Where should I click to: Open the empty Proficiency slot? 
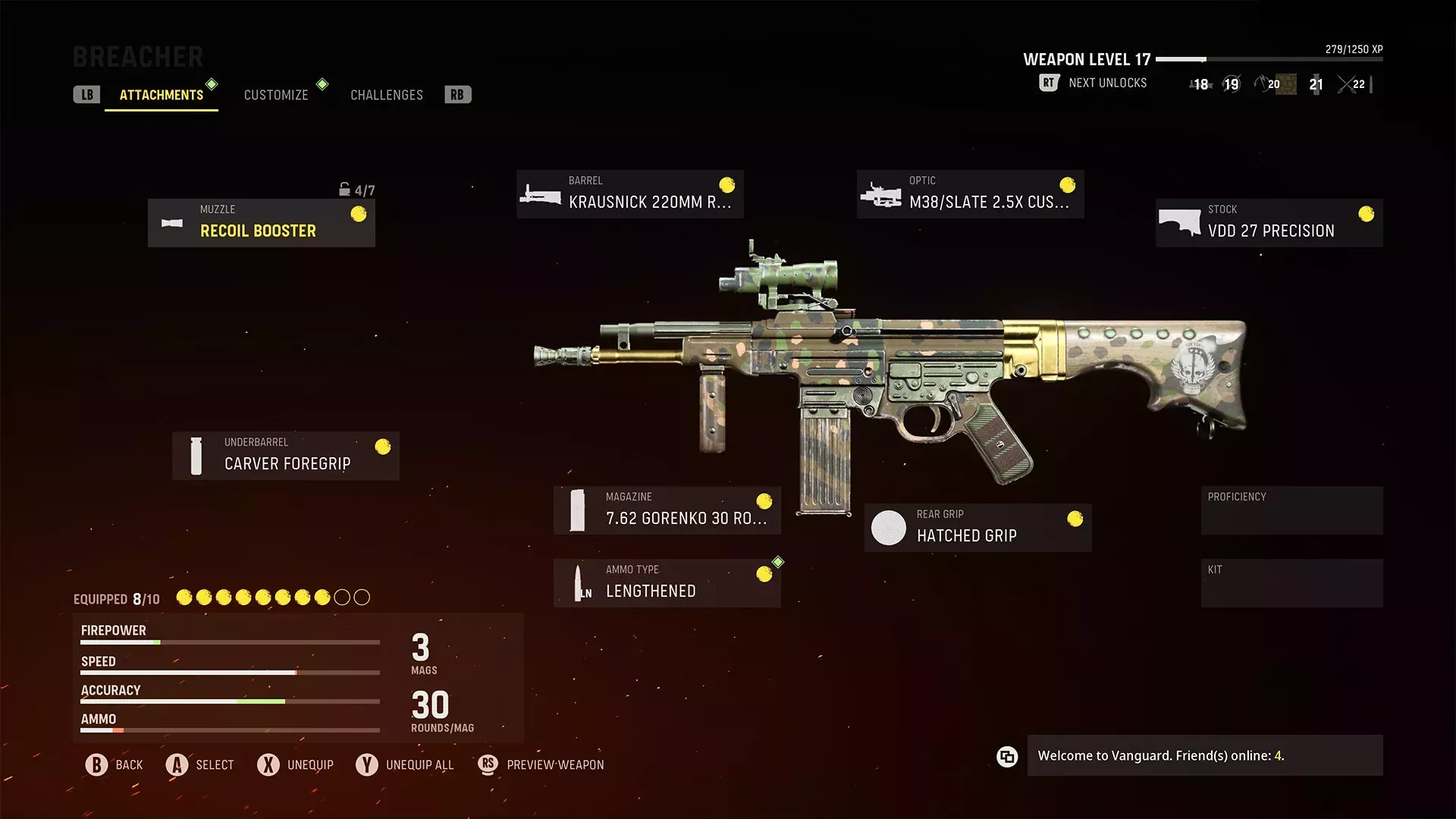1291,510
